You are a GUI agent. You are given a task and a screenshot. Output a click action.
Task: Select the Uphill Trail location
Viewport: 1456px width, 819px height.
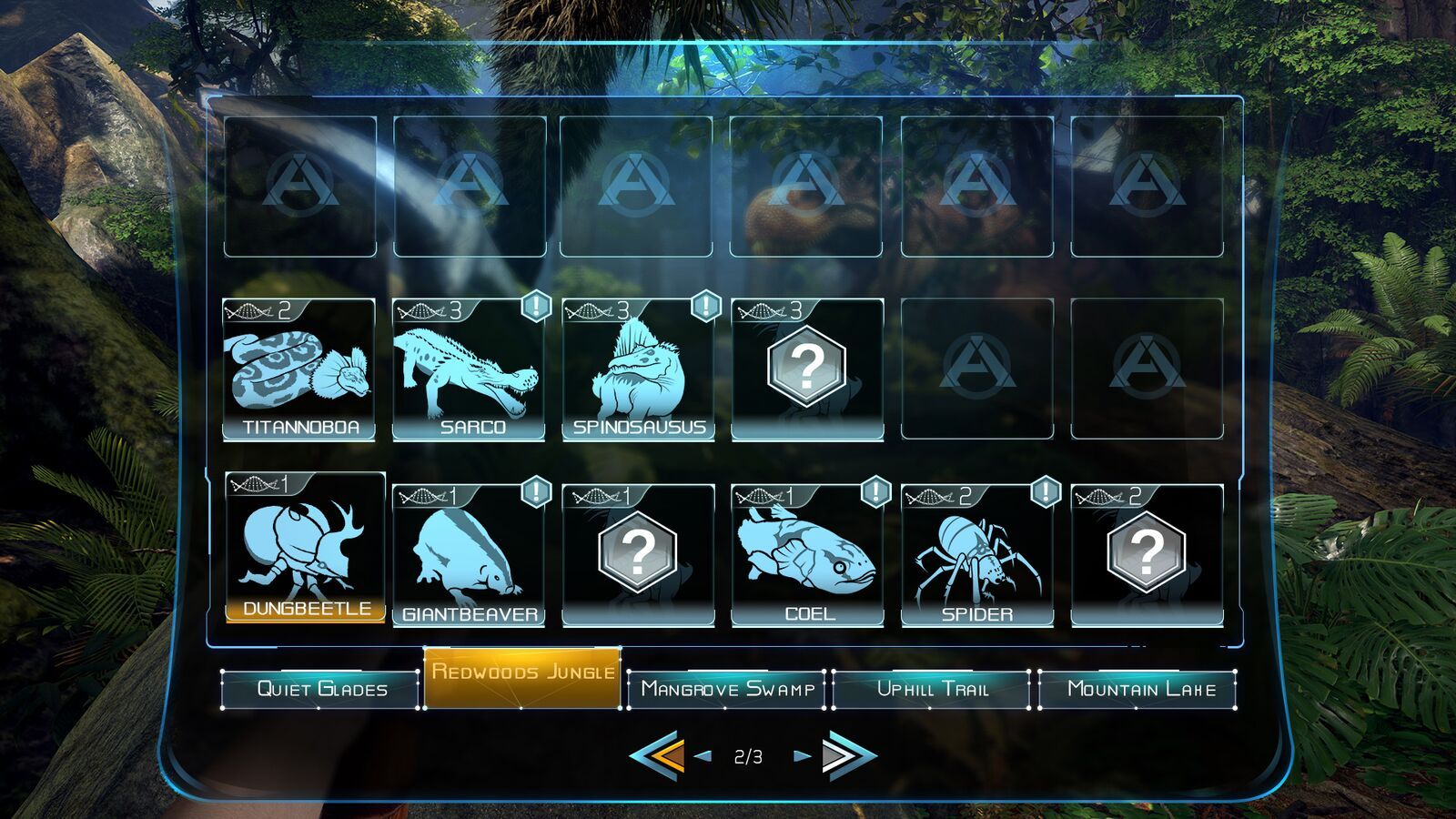click(x=933, y=690)
